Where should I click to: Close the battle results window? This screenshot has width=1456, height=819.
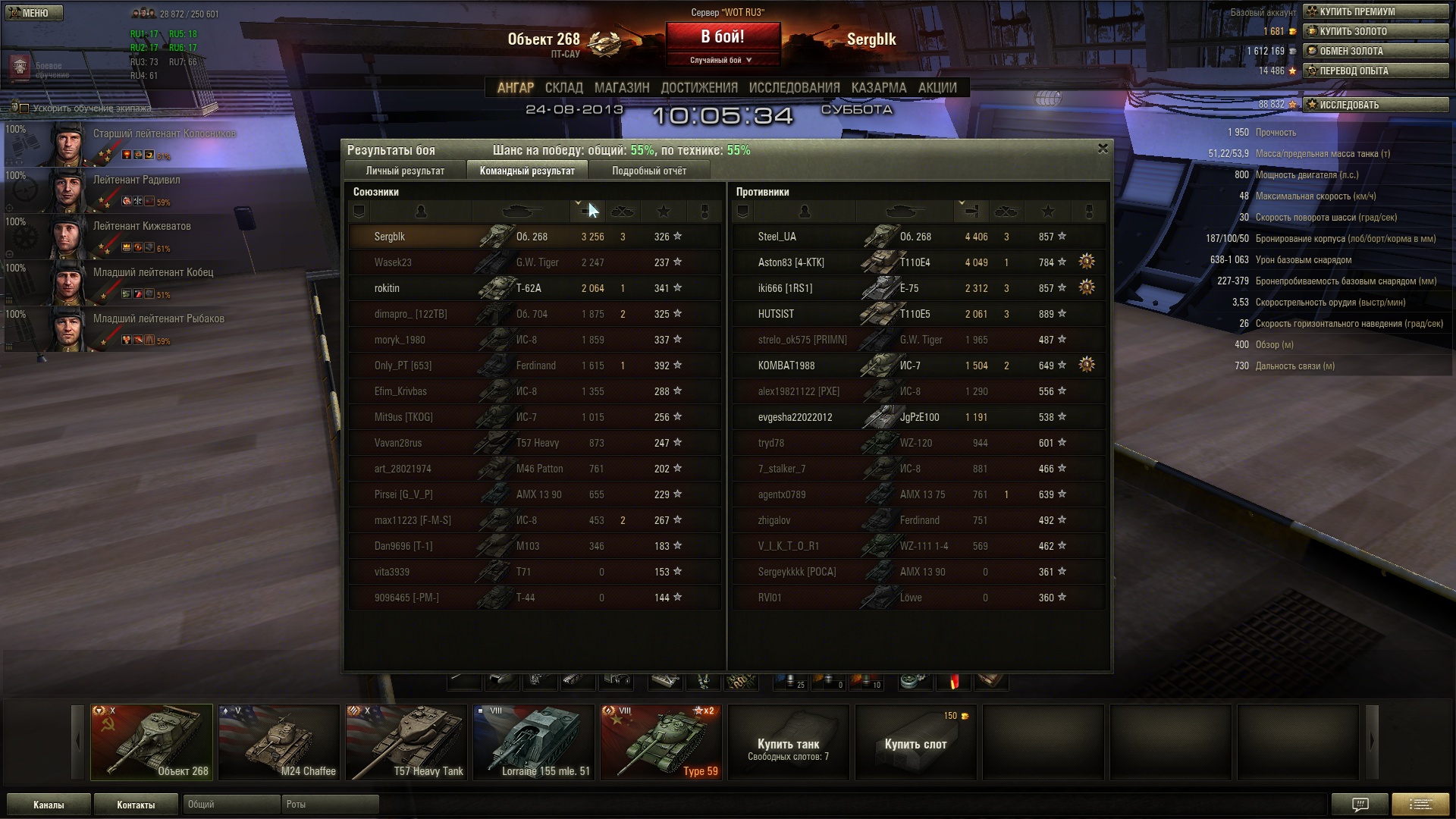[x=1103, y=149]
